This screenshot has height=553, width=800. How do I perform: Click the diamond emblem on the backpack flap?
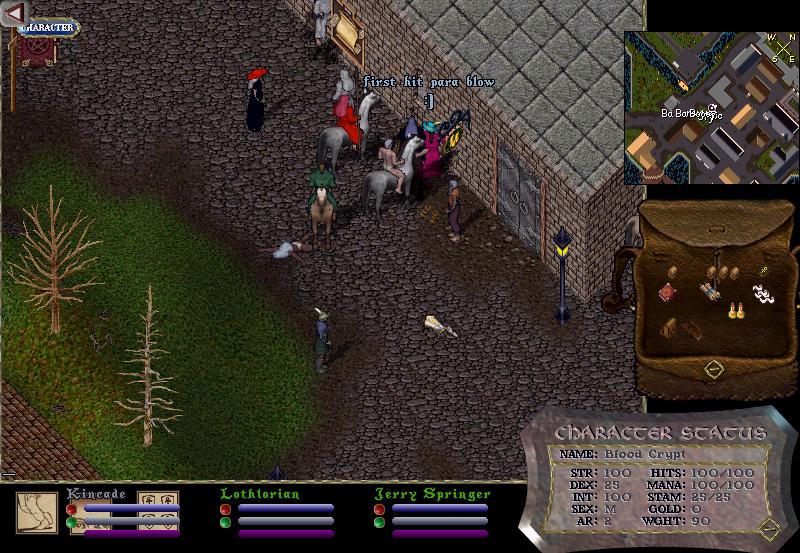coord(713,369)
